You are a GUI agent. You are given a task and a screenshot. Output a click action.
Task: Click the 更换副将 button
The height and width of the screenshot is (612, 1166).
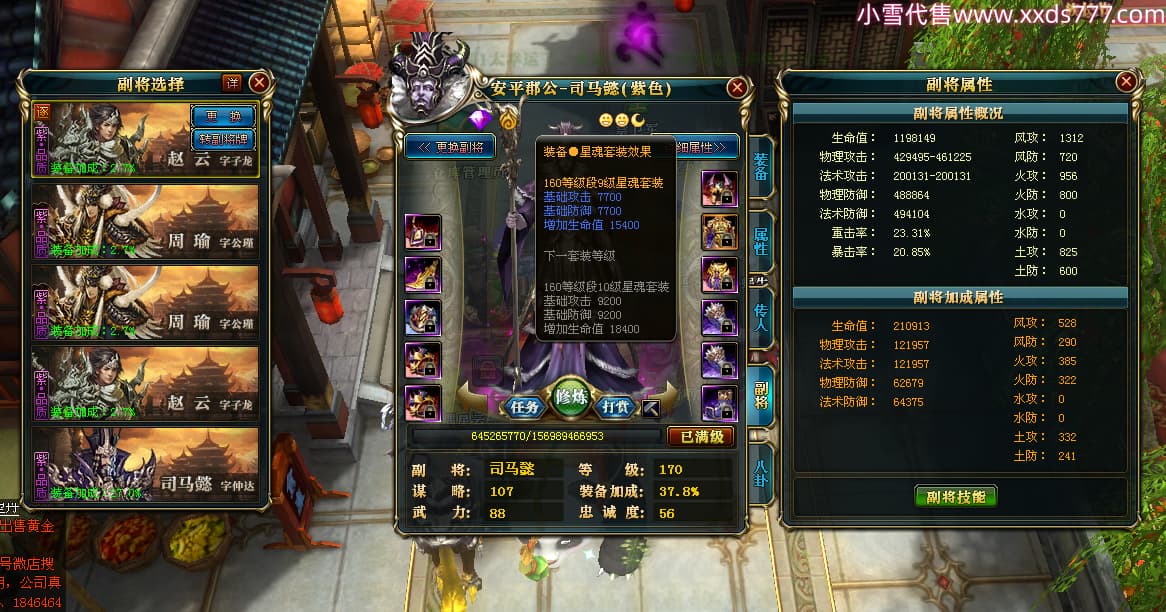pos(450,147)
